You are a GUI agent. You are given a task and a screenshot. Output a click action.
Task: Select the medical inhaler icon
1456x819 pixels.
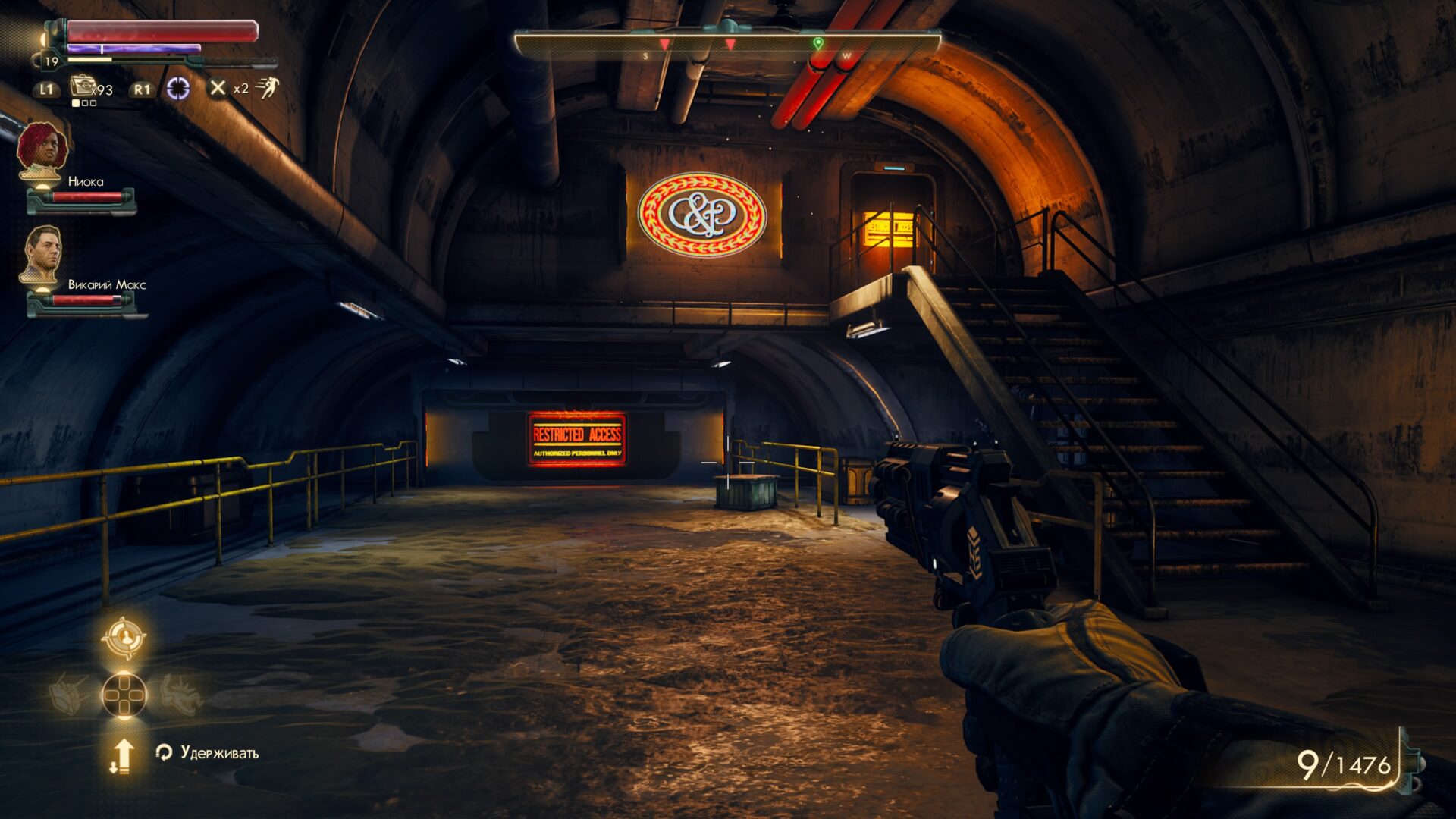81,87
